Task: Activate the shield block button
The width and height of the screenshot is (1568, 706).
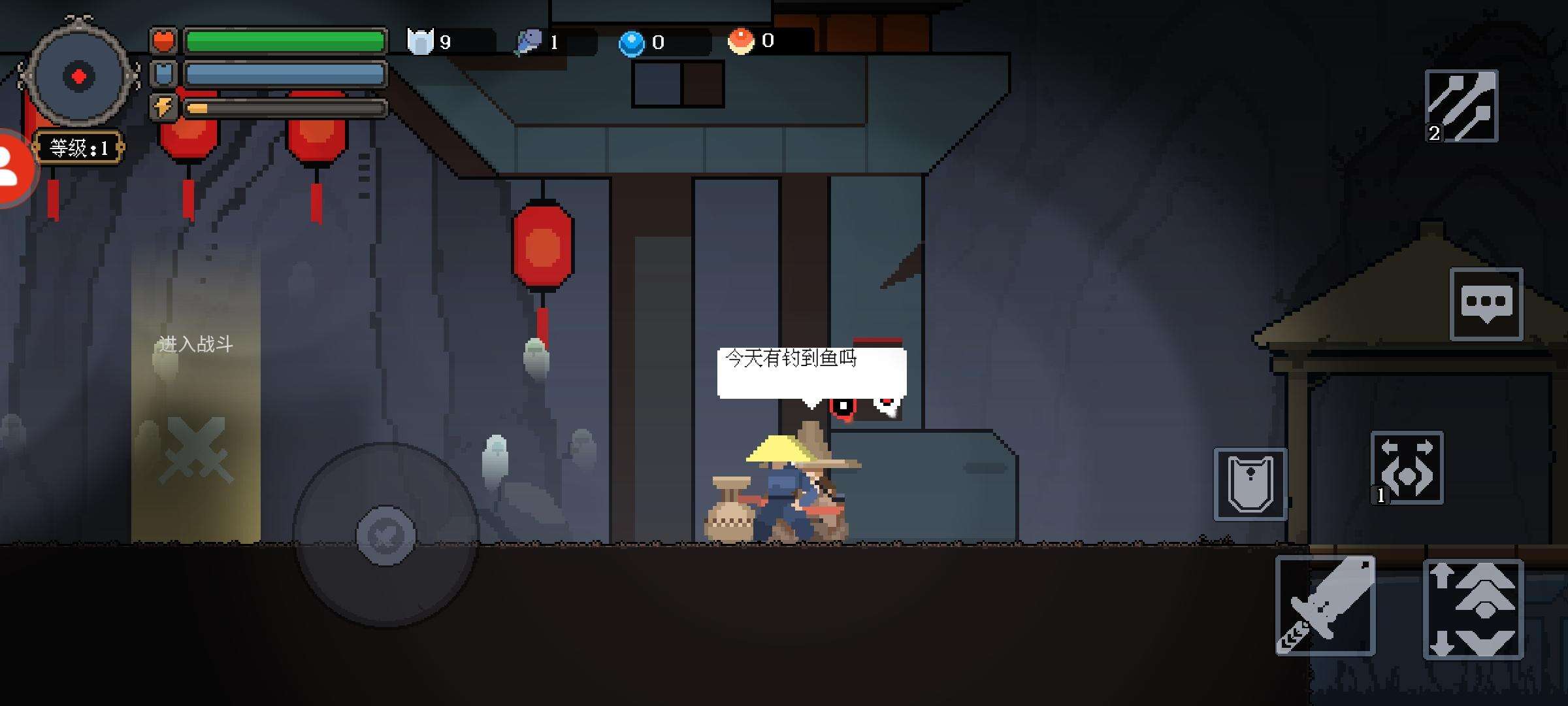Action: click(x=1250, y=484)
